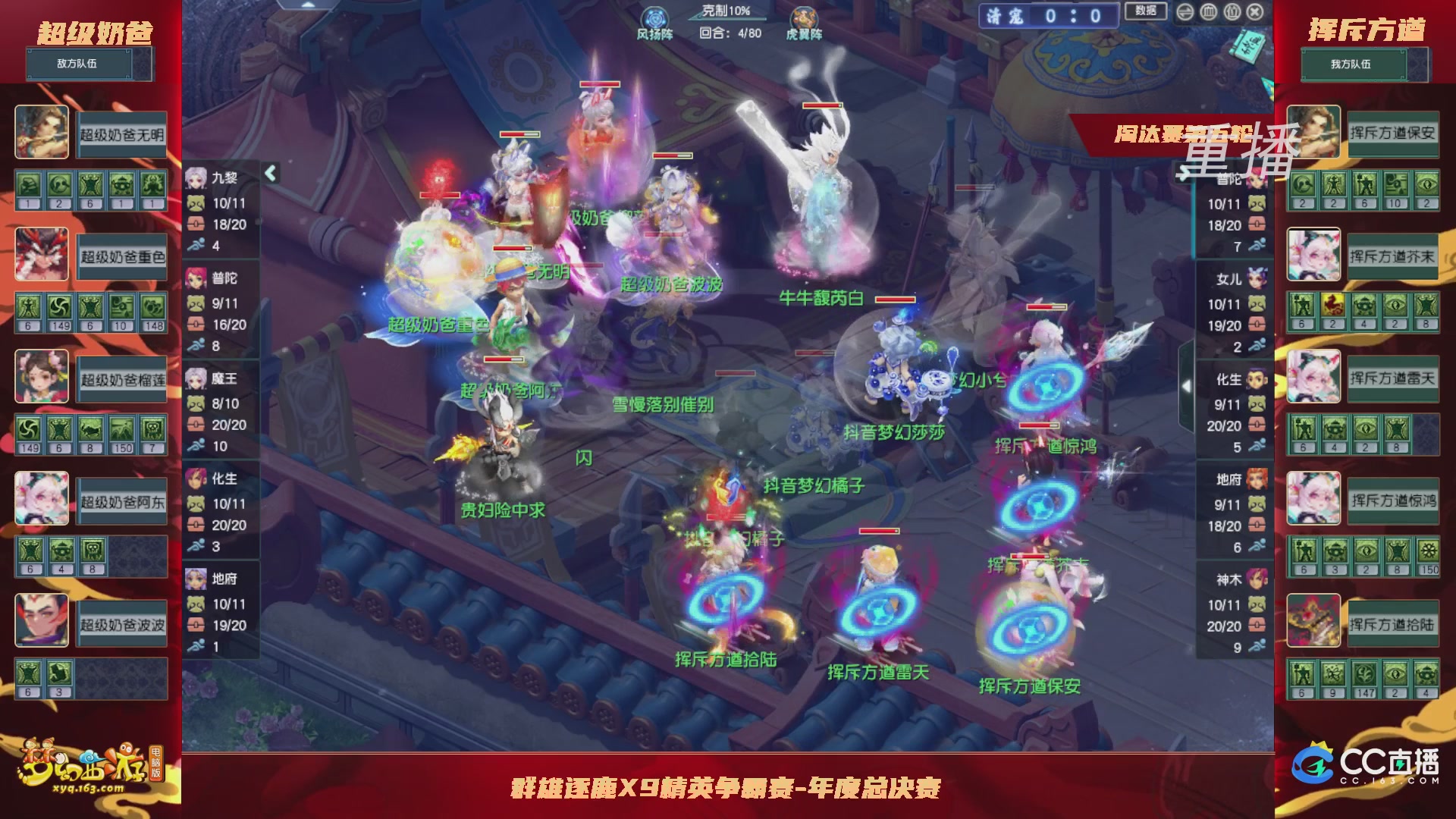Toggle interface hiding with the arrows circle icon
Image resolution: width=1456 pixels, height=819 pixels.
(x=1185, y=12)
